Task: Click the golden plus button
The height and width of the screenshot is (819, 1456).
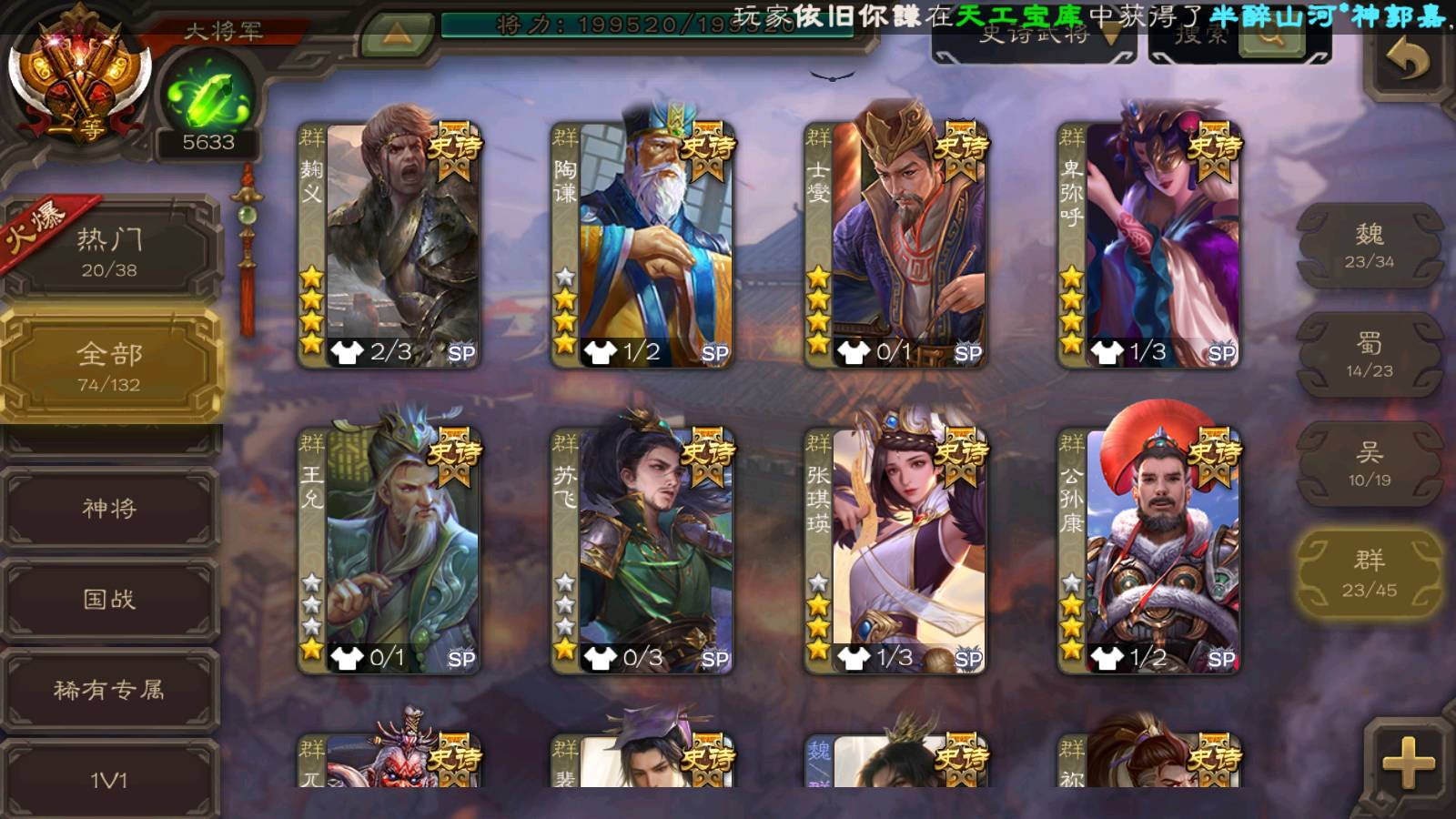Action: (1408, 761)
